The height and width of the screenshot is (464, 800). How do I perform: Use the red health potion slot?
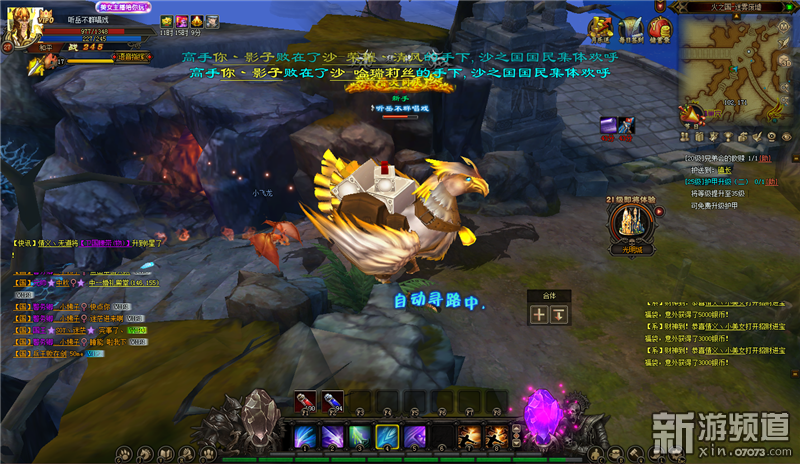[303, 402]
